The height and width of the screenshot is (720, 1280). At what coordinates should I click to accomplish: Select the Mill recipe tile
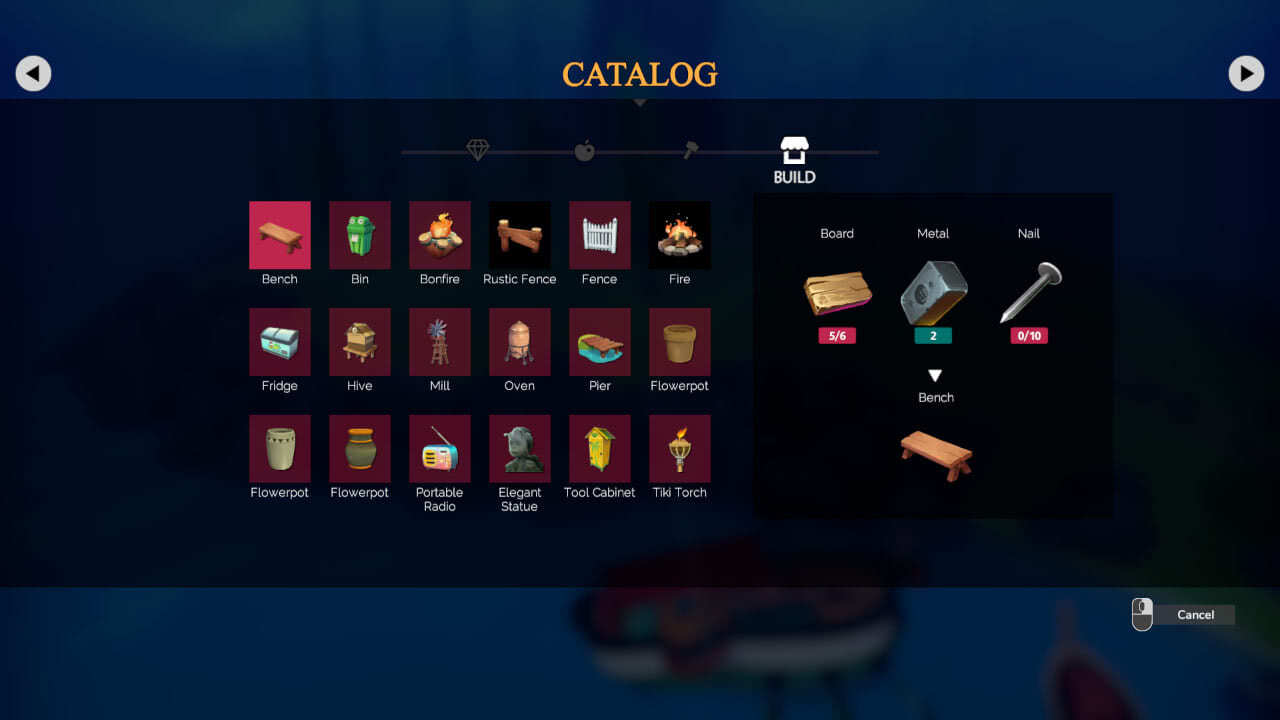click(x=440, y=342)
